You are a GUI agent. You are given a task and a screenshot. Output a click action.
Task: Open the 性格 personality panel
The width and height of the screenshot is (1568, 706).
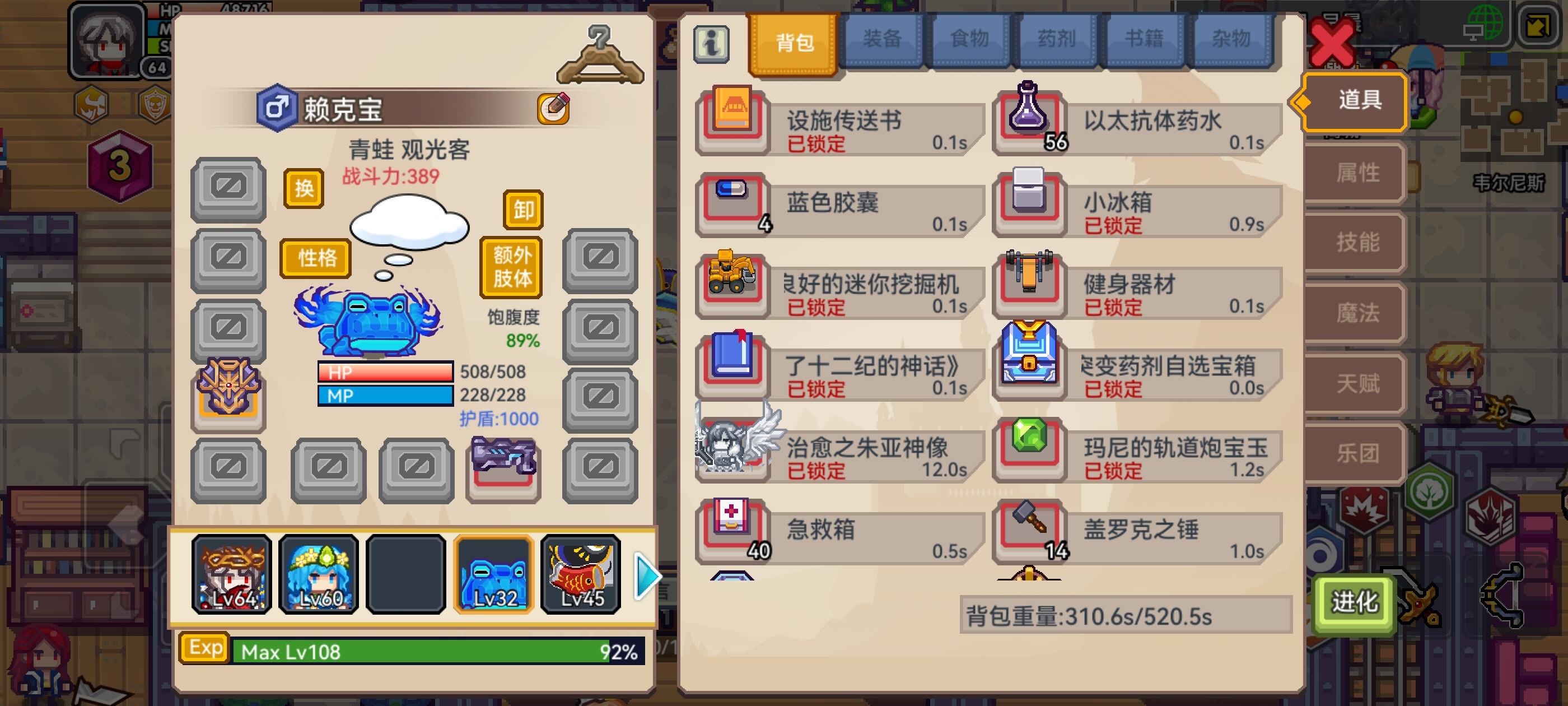315,258
